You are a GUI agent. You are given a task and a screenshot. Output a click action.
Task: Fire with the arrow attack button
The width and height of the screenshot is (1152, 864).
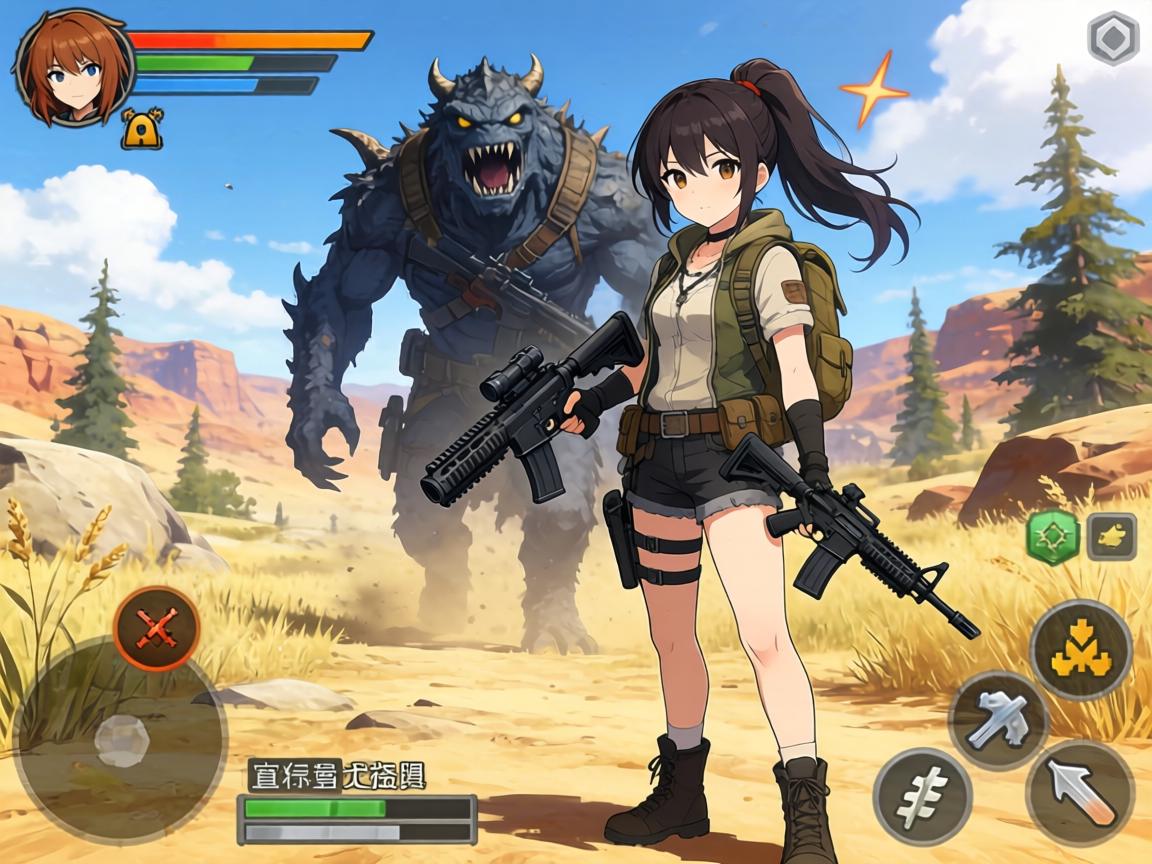[1080, 793]
